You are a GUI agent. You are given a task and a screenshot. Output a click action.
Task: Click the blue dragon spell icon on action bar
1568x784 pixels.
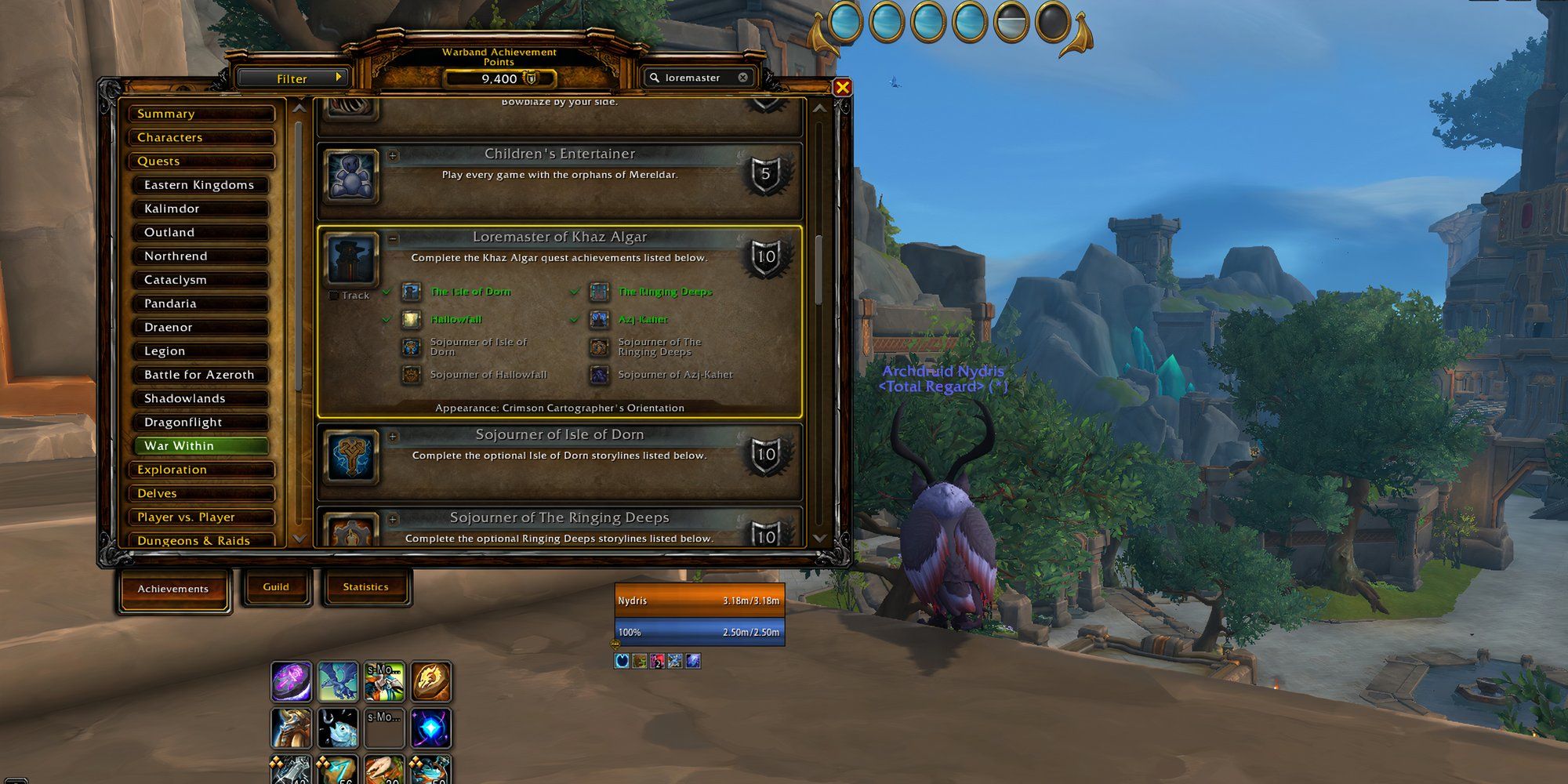tap(338, 683)
